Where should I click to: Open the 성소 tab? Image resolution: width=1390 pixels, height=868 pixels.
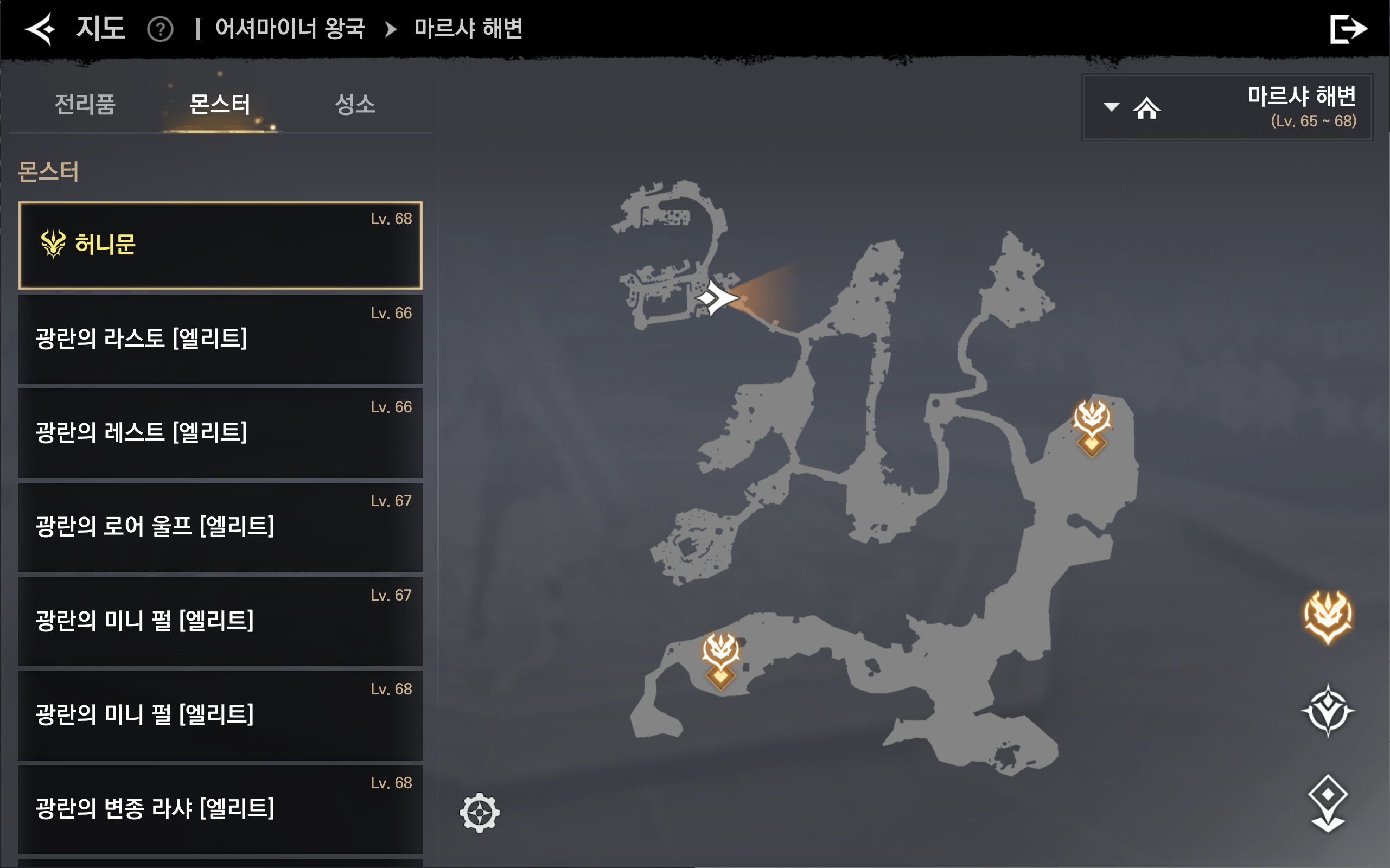click(x=355, y=105)
